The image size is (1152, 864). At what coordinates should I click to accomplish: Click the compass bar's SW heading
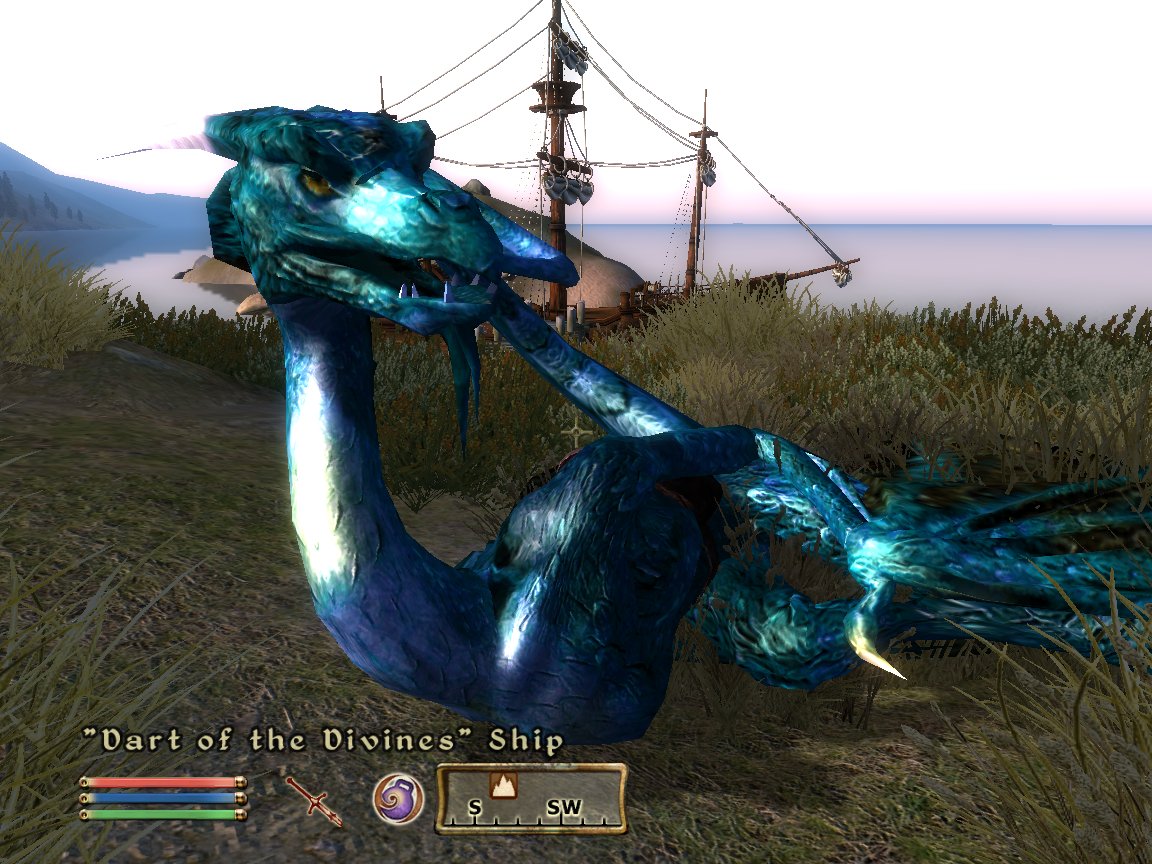(564, 807)
